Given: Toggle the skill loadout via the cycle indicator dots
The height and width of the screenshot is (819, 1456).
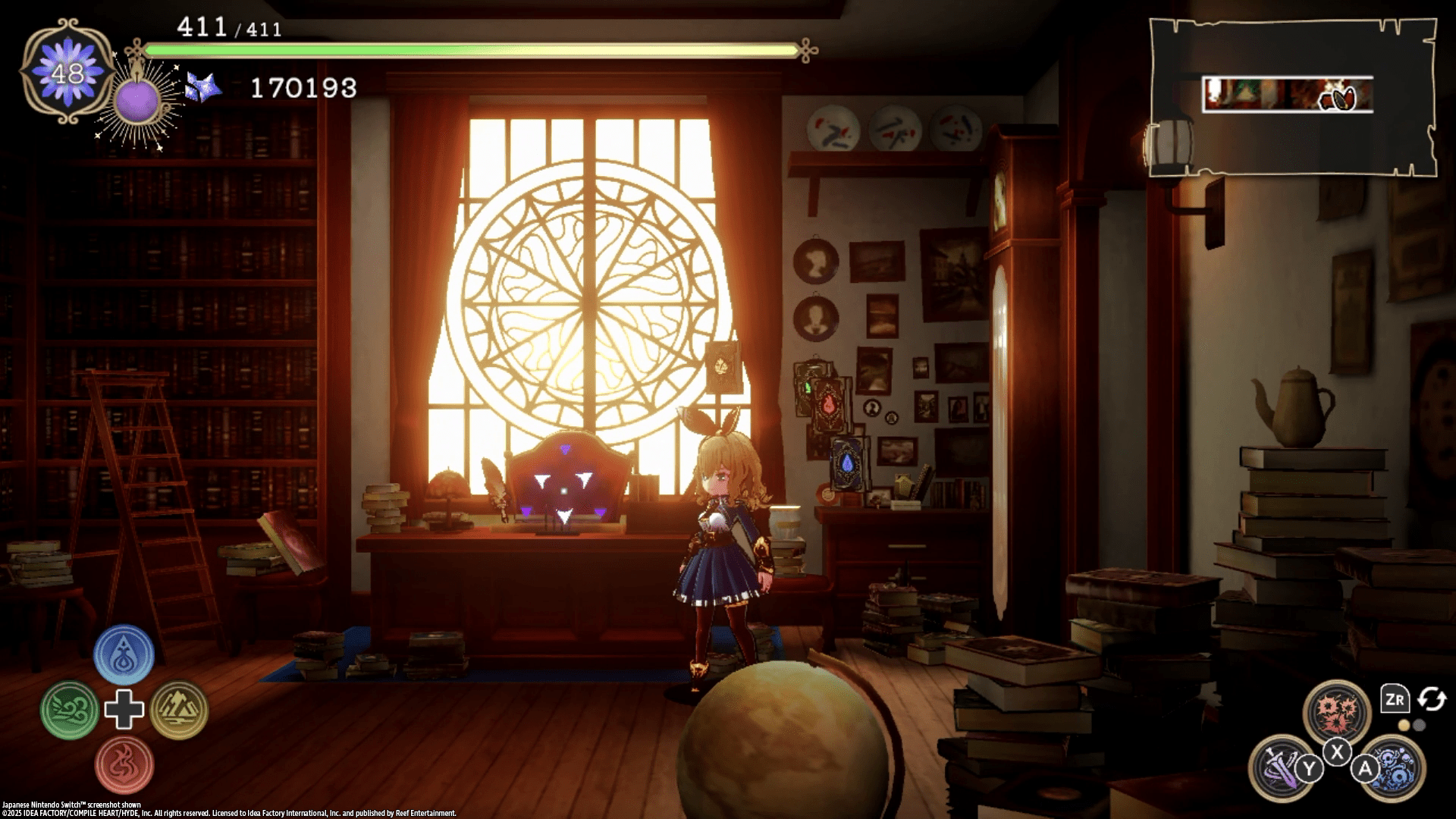Looking at the screenshot, I should pos(1412,725).
